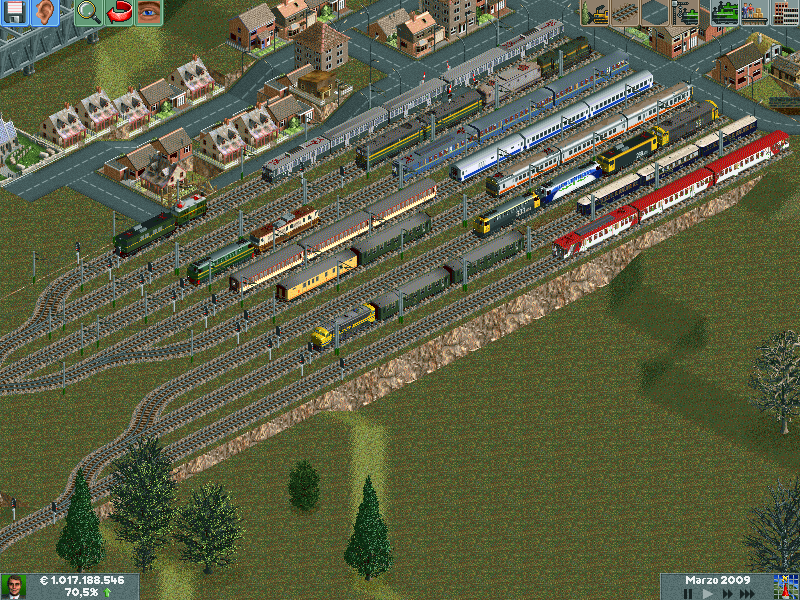Open the stations list with passengers icon

click(754, 13)
